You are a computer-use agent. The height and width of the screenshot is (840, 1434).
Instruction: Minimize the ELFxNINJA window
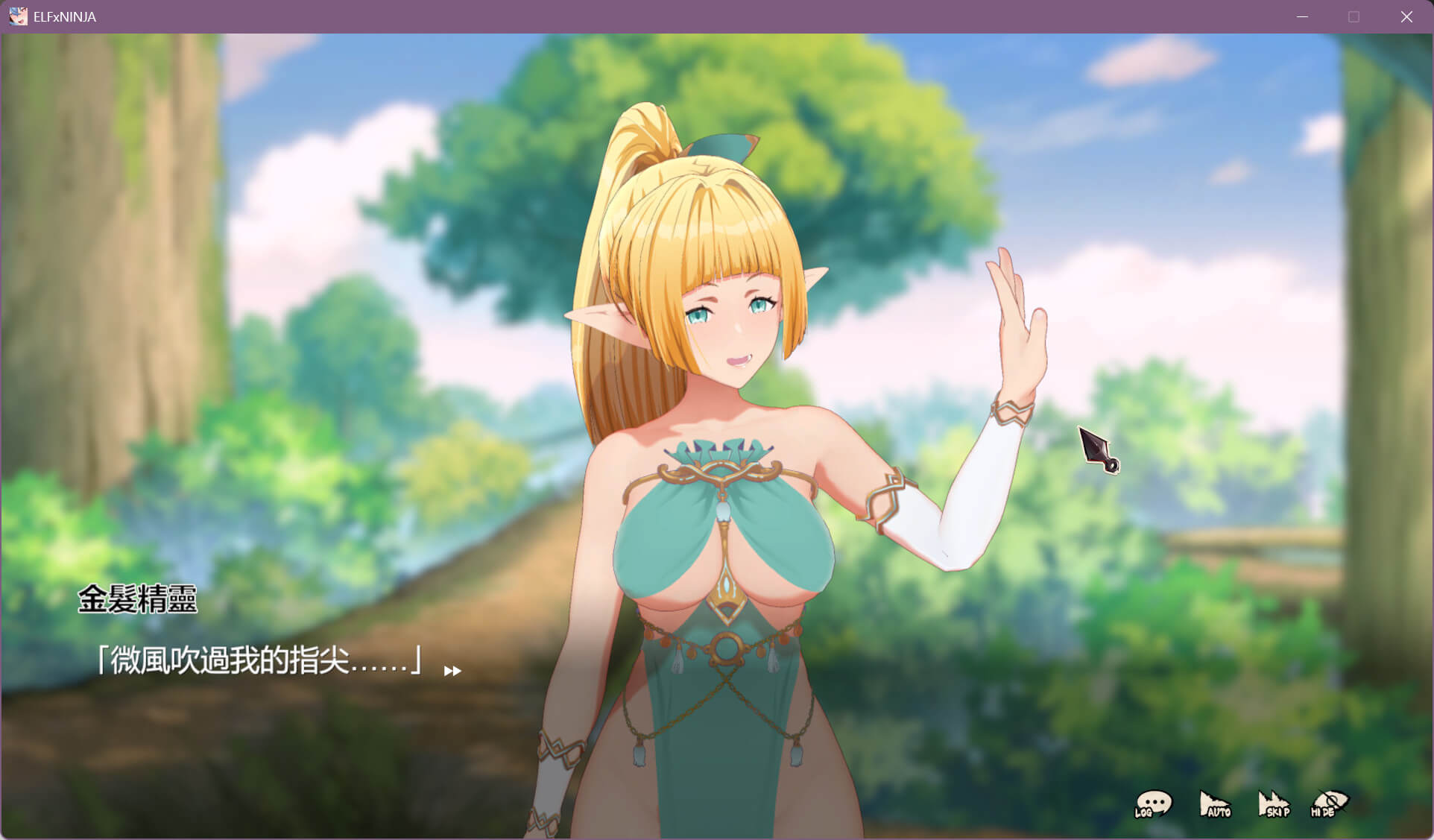point(1302,16)
